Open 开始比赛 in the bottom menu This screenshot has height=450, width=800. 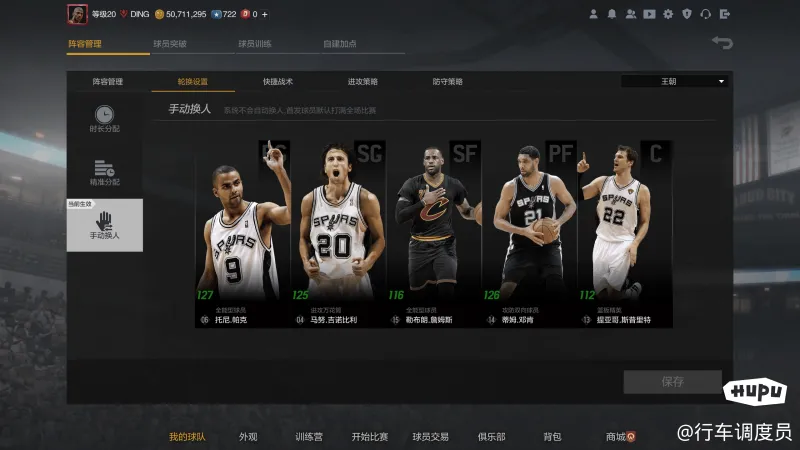pos(369,437)
